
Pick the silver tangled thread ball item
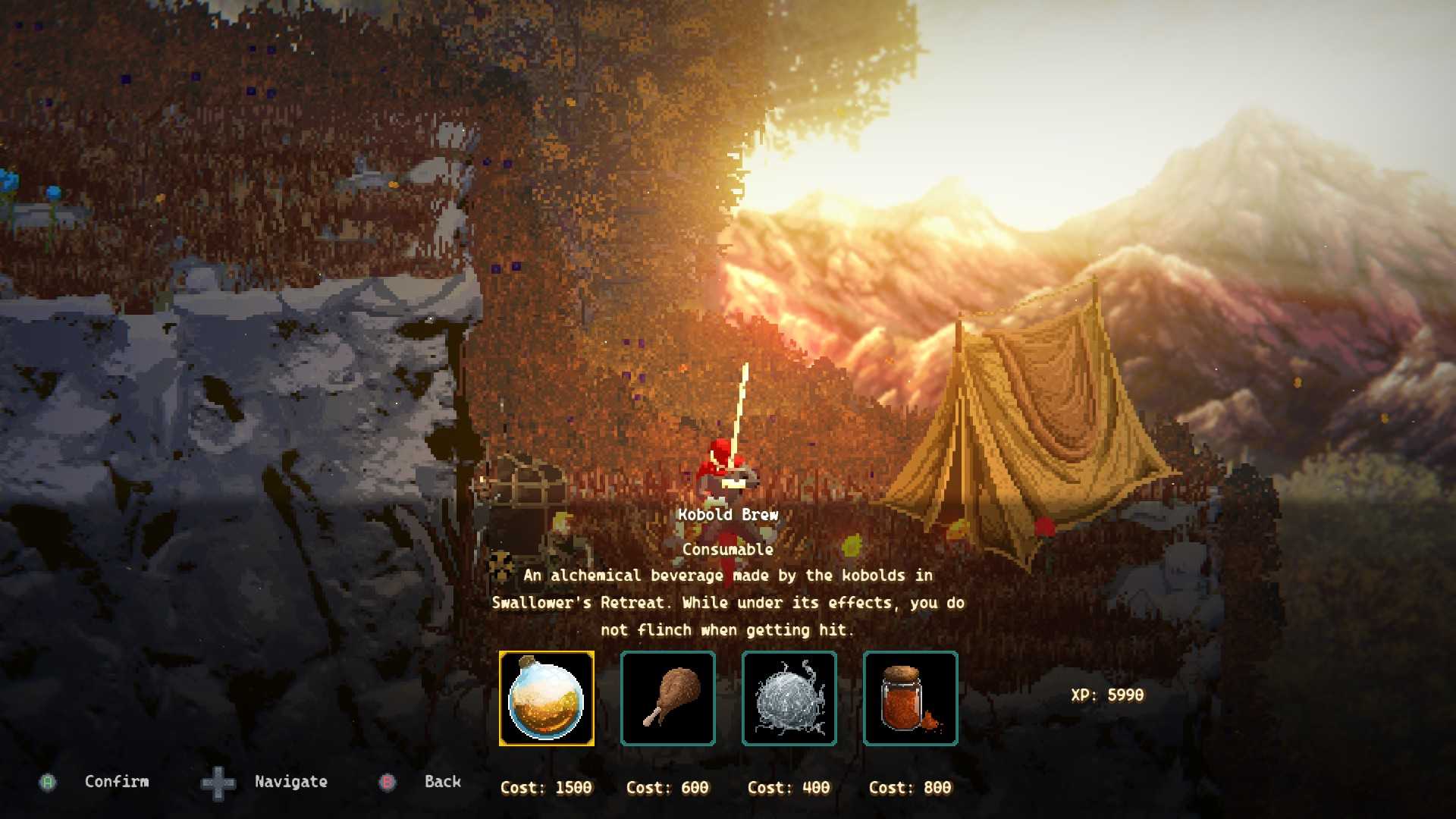coord(789,698)
